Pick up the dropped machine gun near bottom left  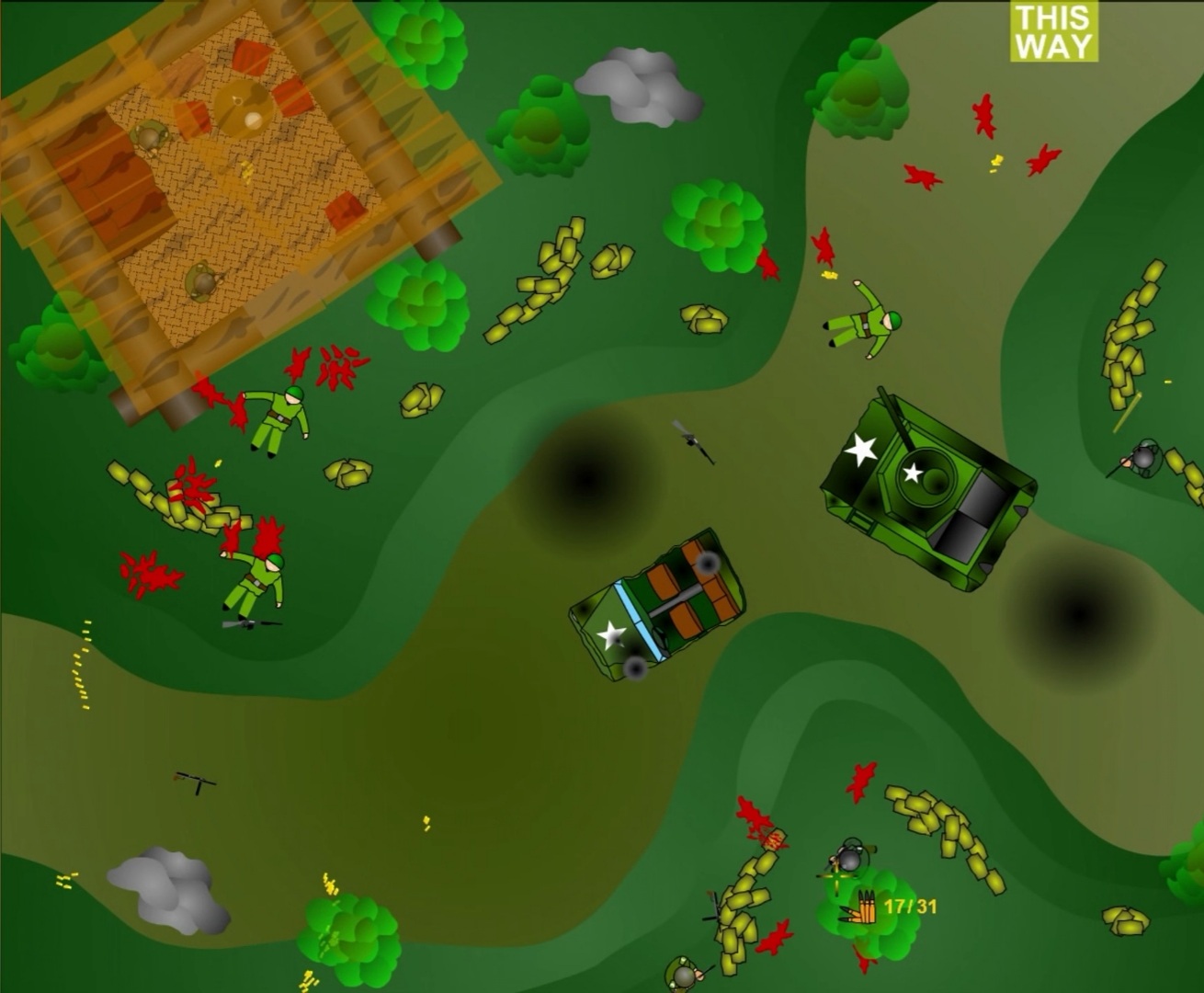pyautogui.click(x=193, y=782)
